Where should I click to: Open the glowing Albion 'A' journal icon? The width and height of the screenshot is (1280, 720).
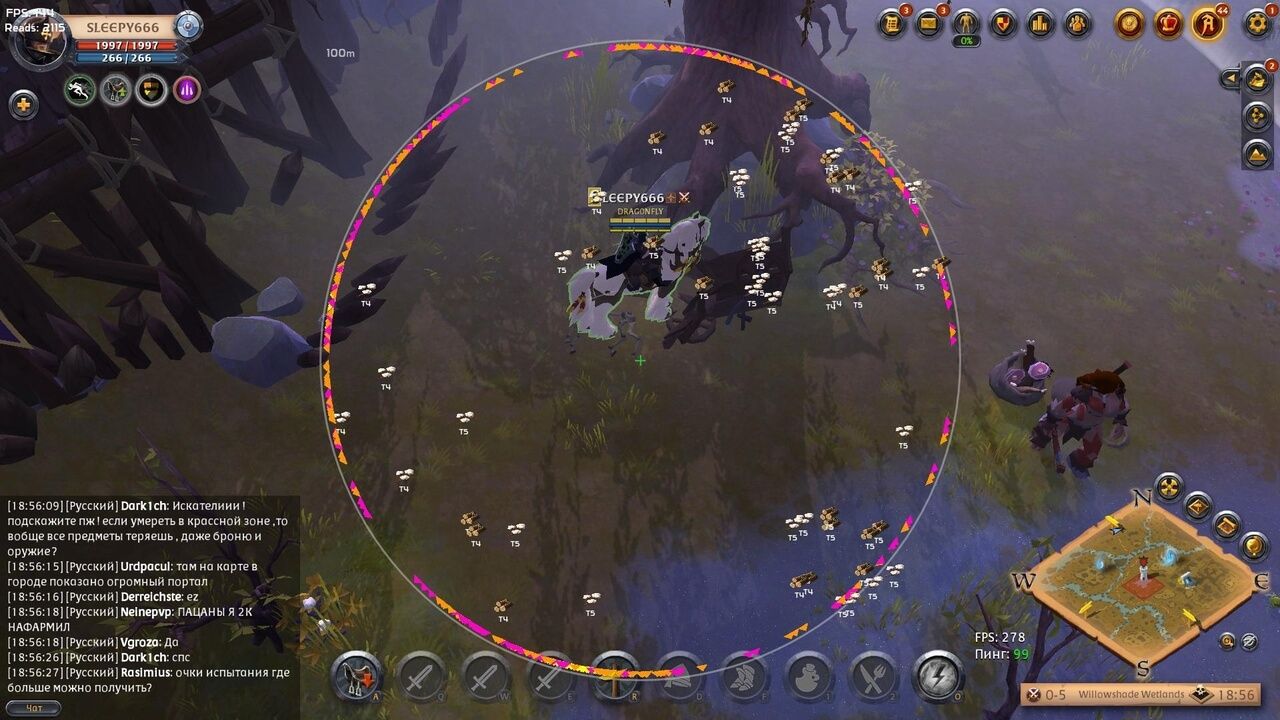(1208, 23)
